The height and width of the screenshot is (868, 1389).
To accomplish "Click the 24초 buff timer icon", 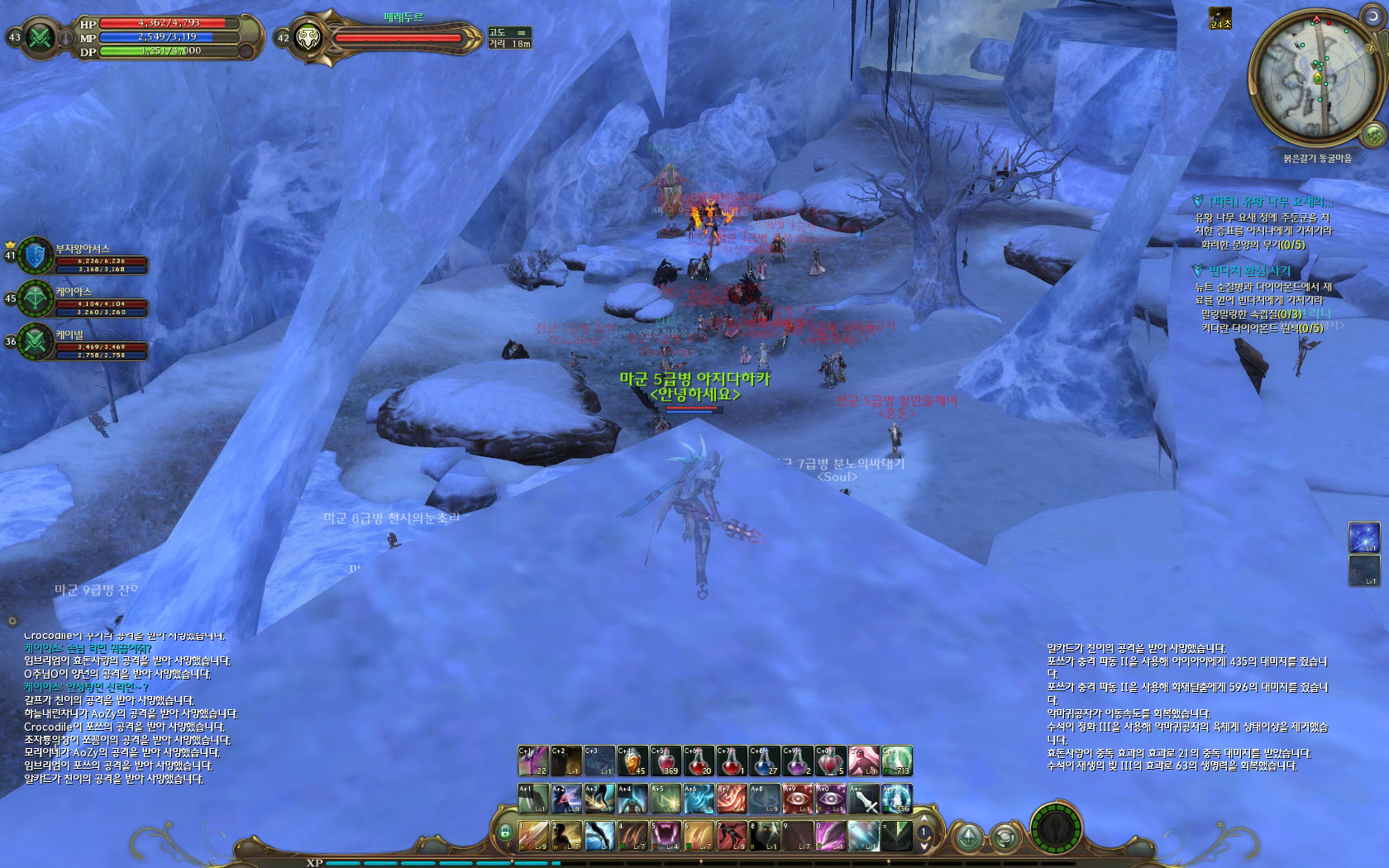I will click(1220, 17).
